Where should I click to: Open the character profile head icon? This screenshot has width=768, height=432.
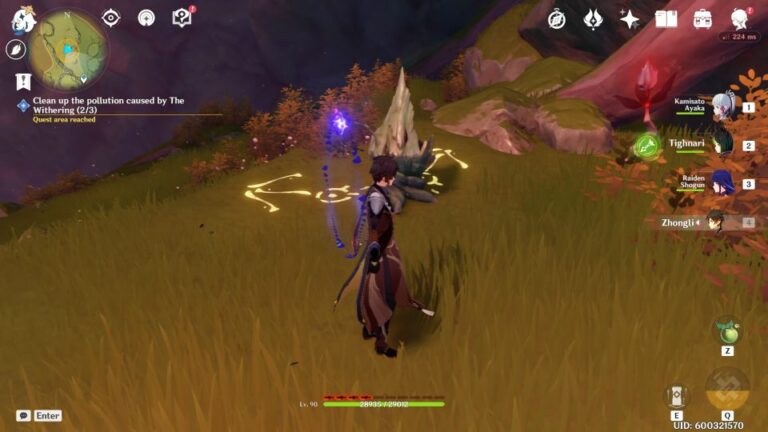[x=740, y=19]
